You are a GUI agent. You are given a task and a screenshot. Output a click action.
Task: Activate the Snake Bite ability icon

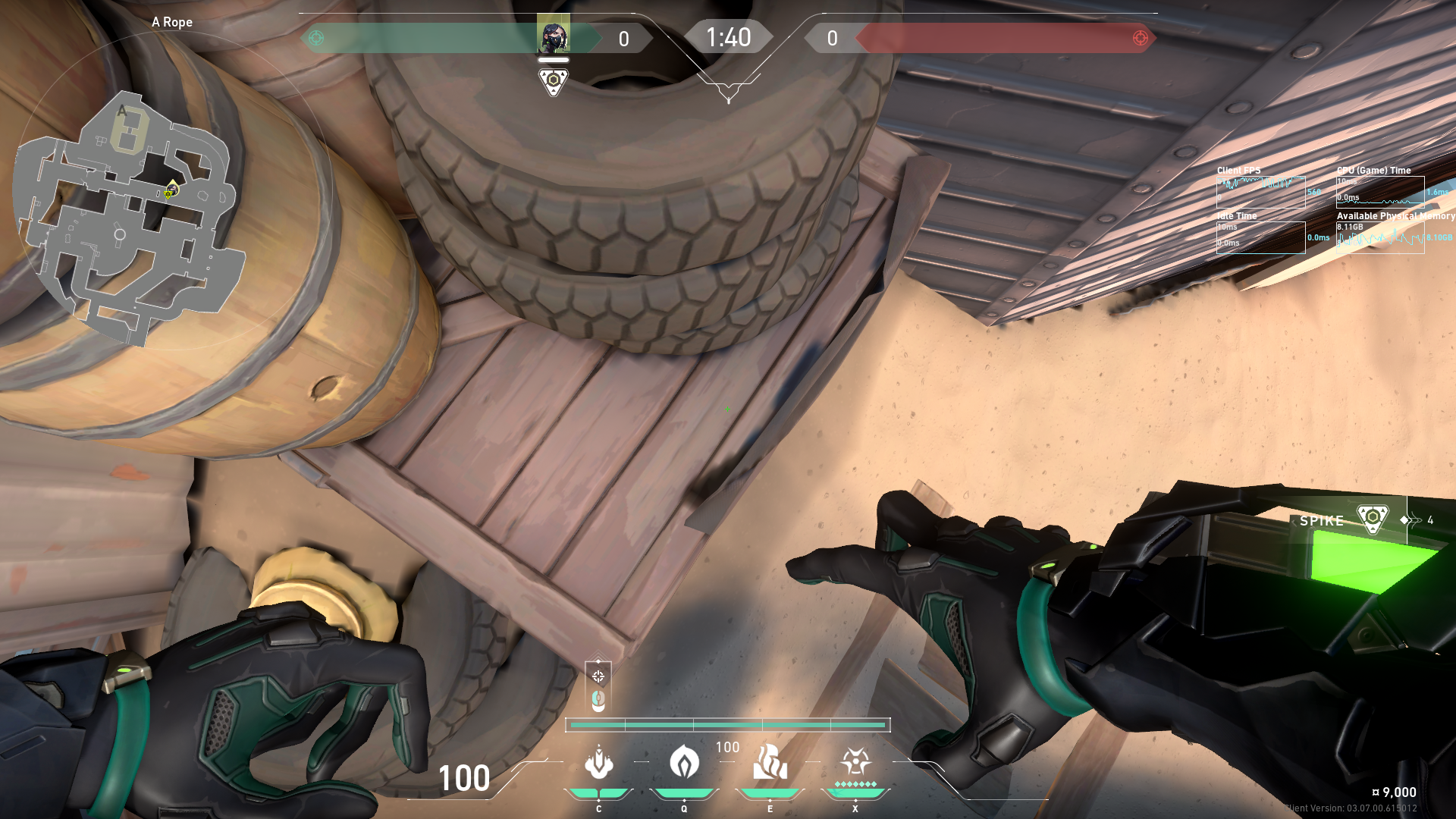point(599,764)
